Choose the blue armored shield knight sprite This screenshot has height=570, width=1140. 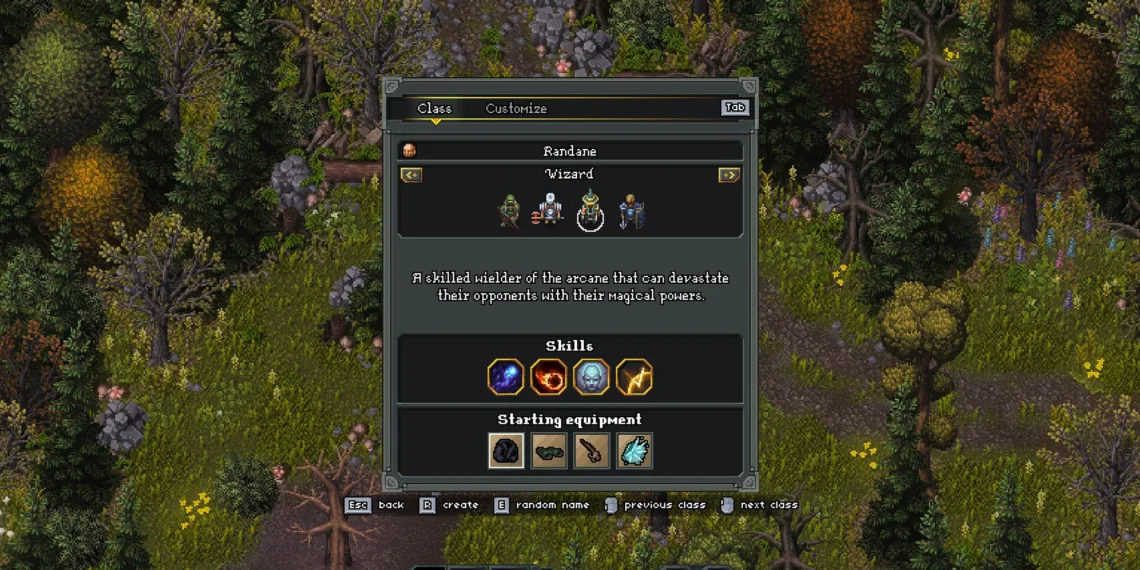click(x=631, y=211)
